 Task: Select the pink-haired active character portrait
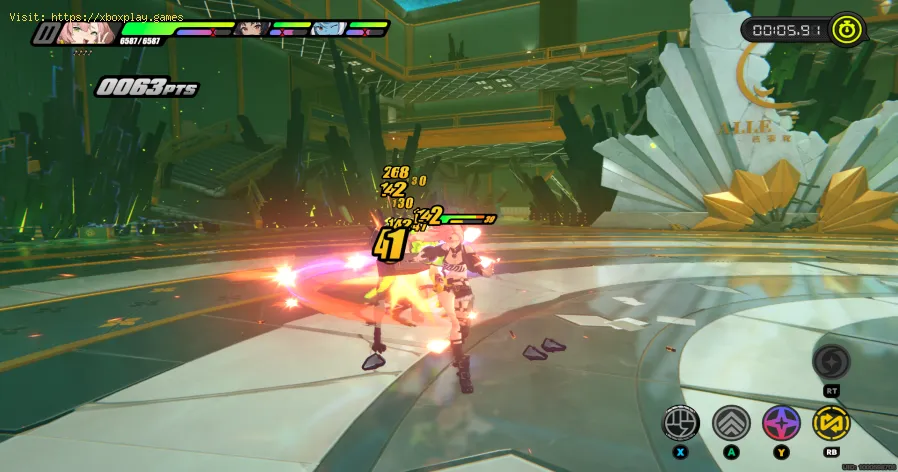79,32
